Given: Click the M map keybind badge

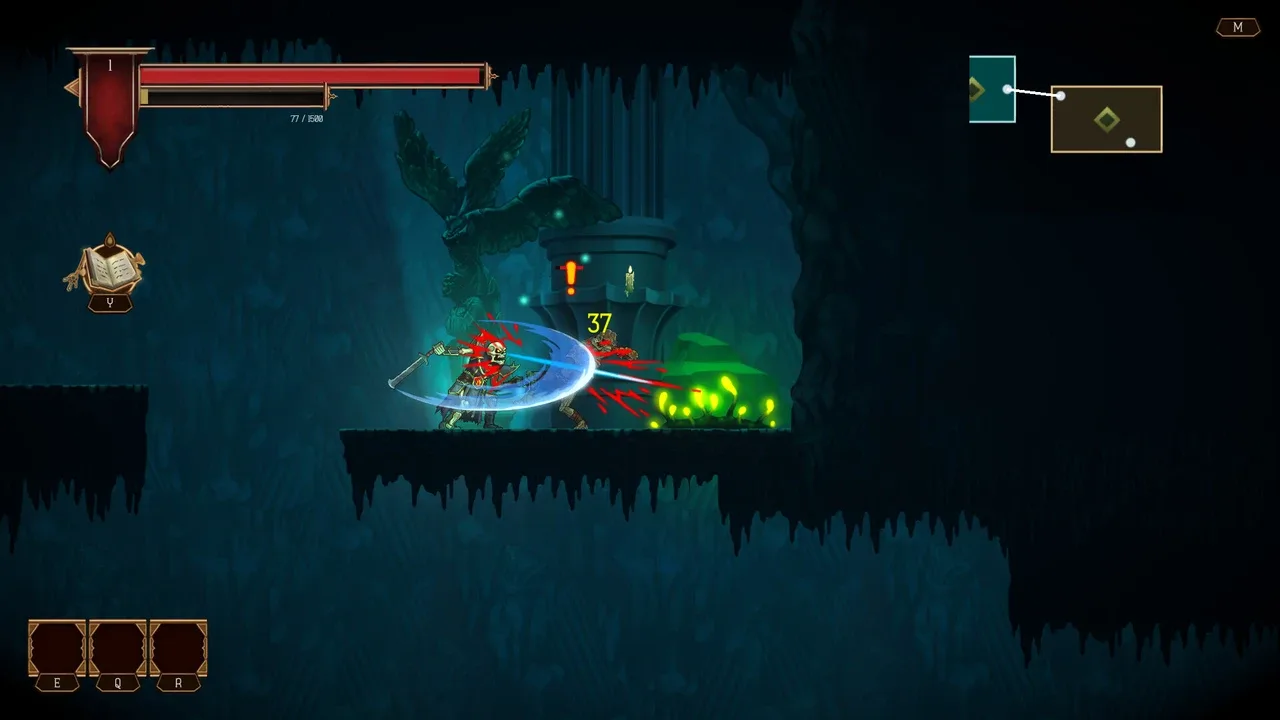Looking at the screenshot, I should click(x=1238, y=27).
